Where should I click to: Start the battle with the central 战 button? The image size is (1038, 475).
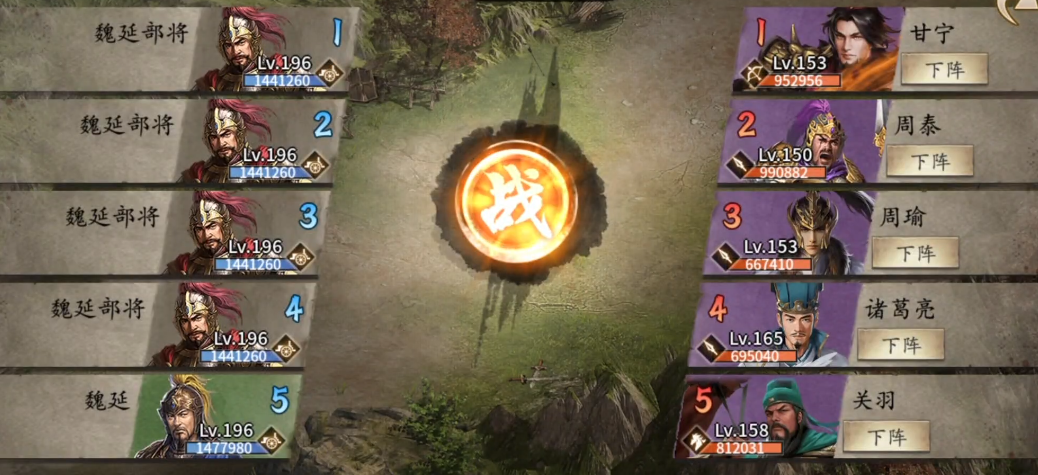click(517, 212)
